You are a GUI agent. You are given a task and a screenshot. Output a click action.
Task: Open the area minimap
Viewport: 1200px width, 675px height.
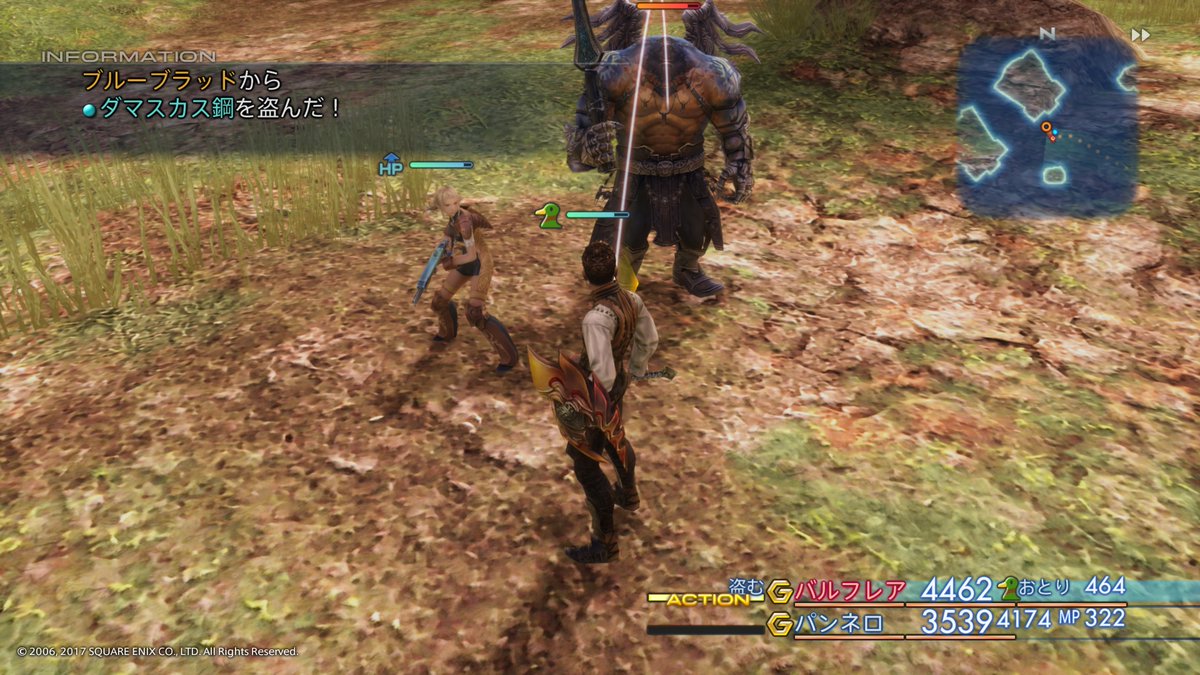click(1046, 127)
